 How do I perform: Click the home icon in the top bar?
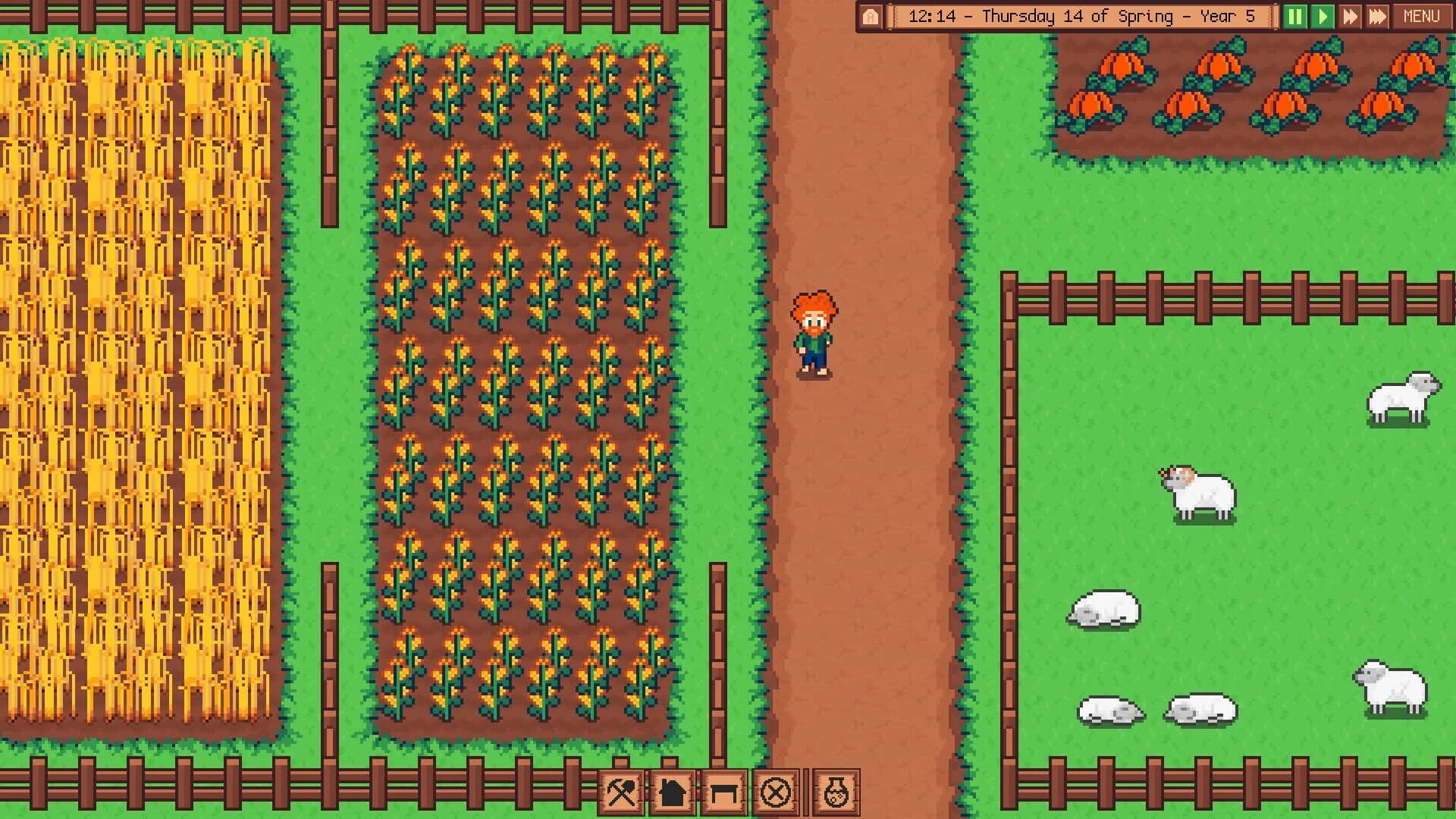click(871, 15)
